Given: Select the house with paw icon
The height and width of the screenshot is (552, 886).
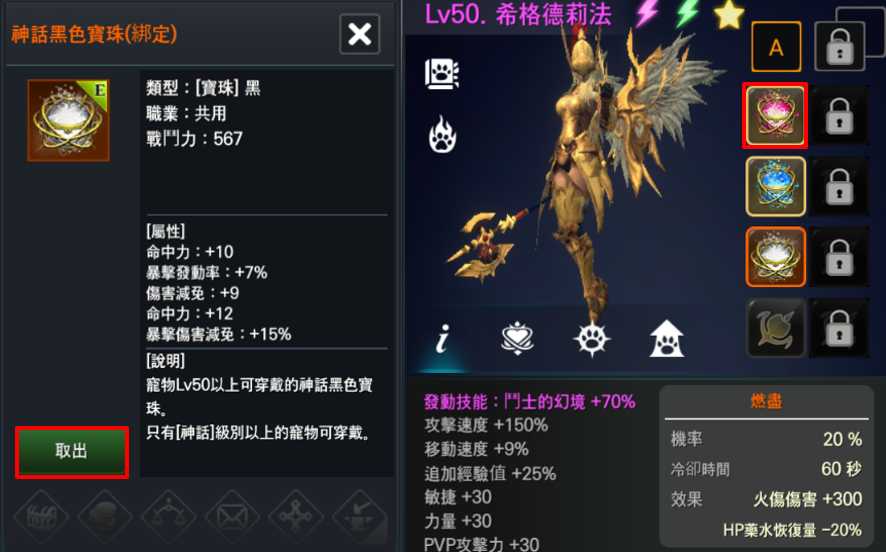Looking at the screenshot, I should tap(667, 339).
